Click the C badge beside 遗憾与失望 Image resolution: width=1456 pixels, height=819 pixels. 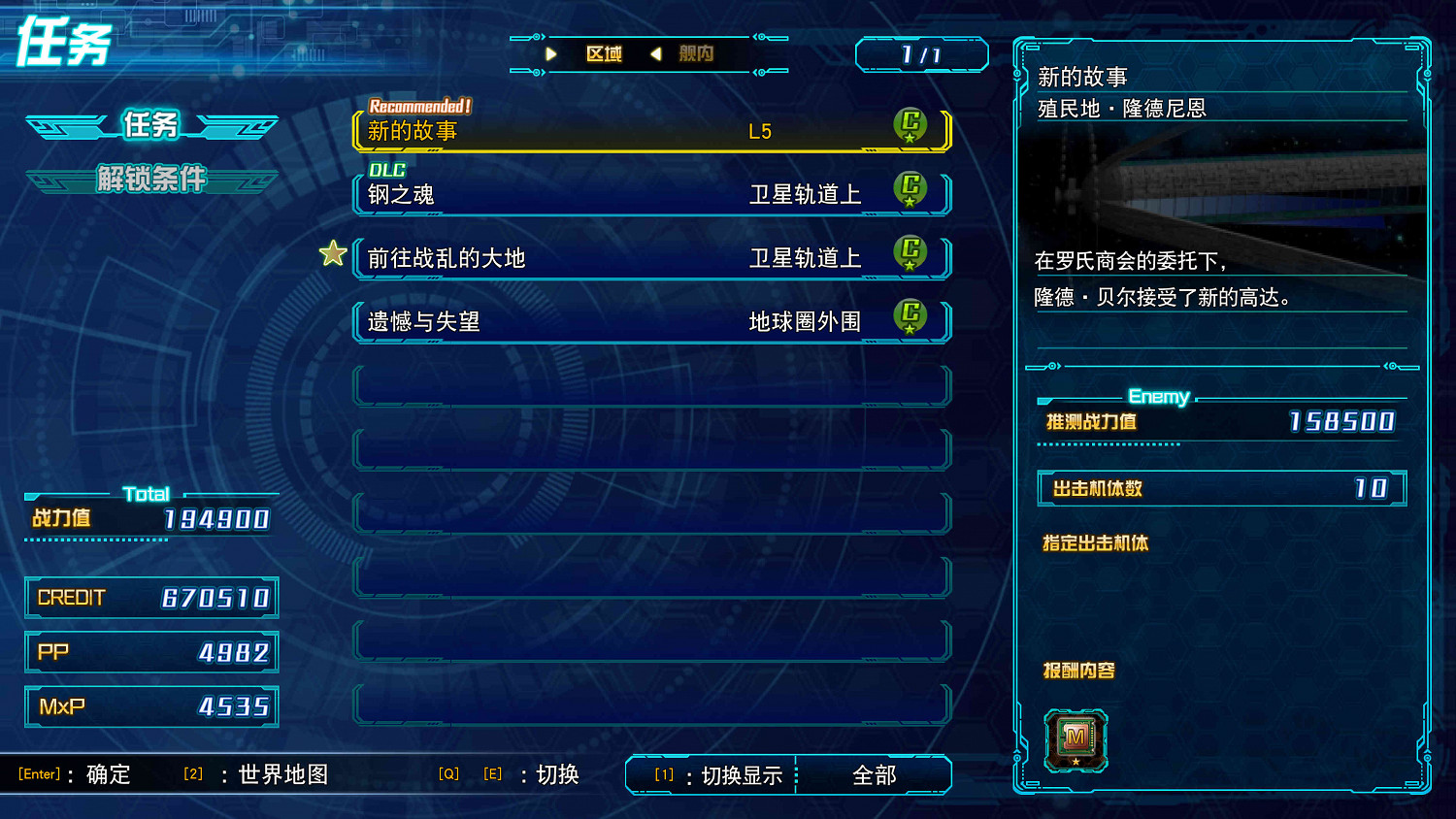pyautogui.click(x=910, y=318)
